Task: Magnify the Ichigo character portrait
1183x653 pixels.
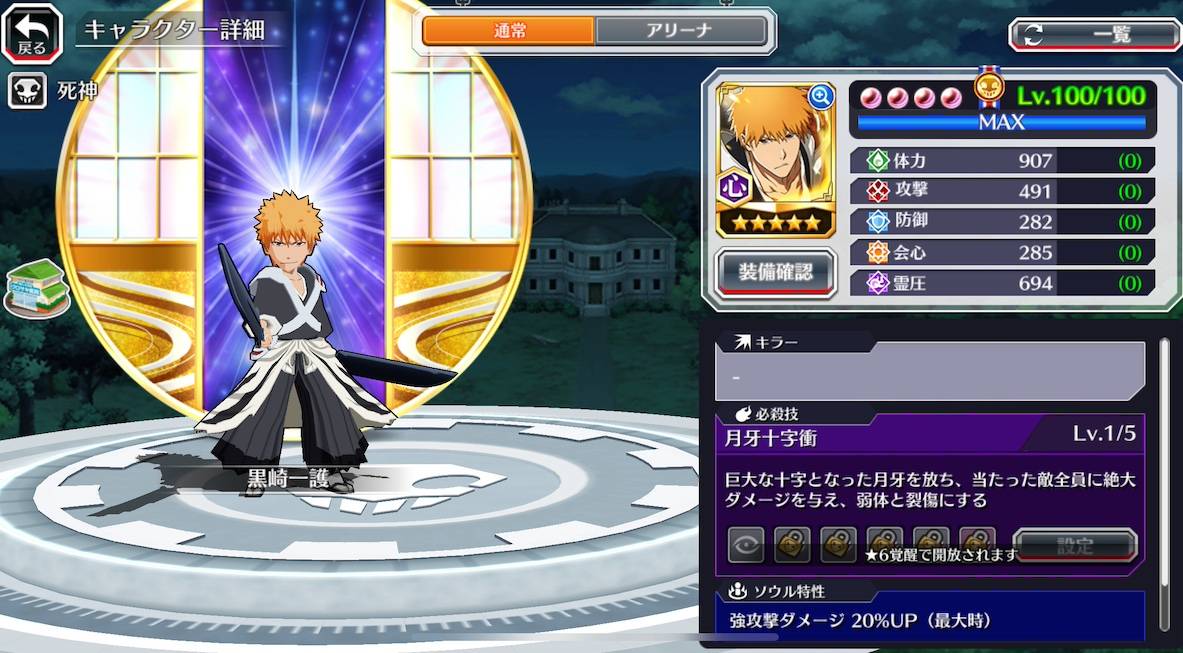Action: click(821, 96)
